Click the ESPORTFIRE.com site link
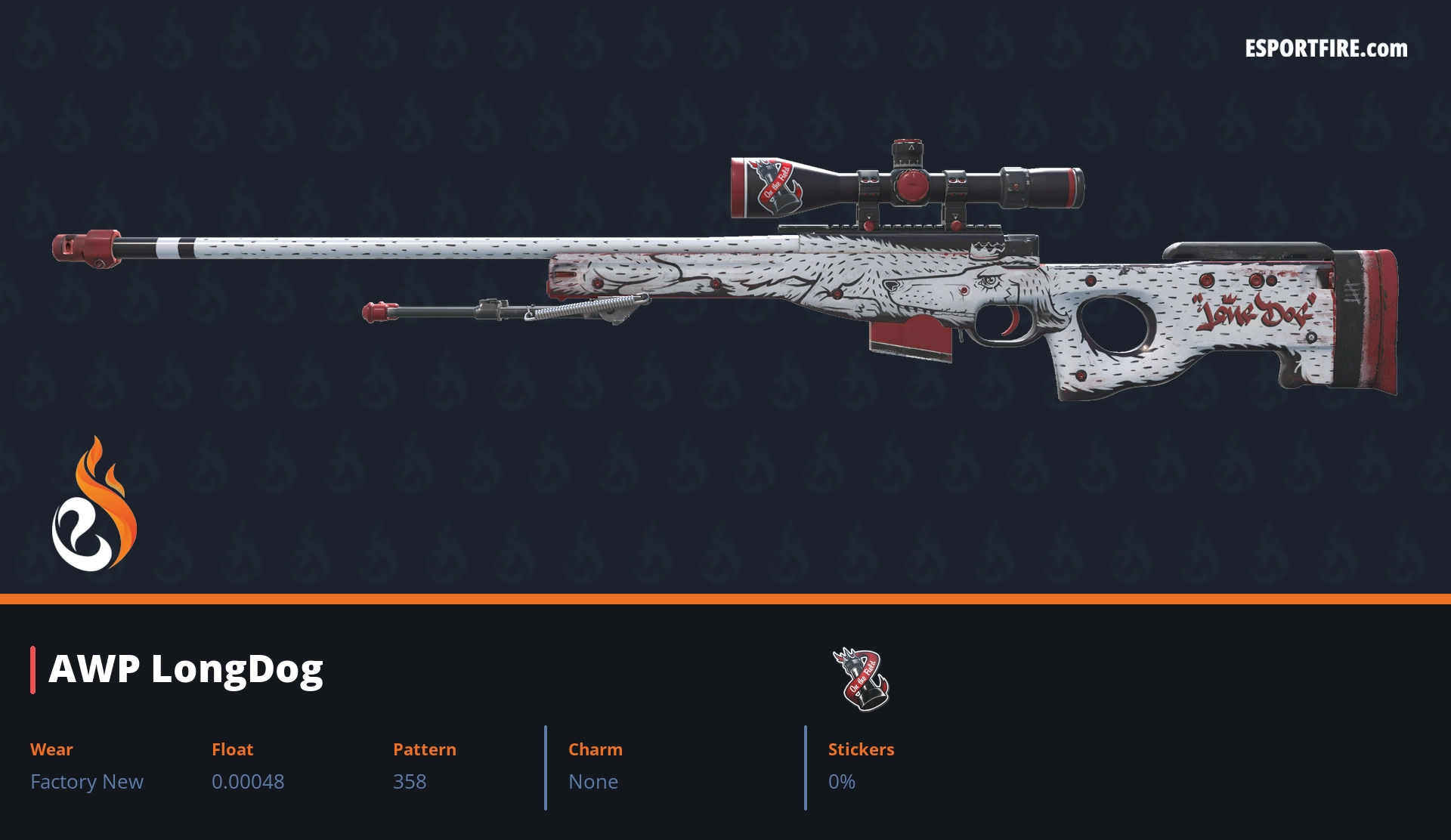Viewport: 1451px width, 840px height. tap(1326, 49)
